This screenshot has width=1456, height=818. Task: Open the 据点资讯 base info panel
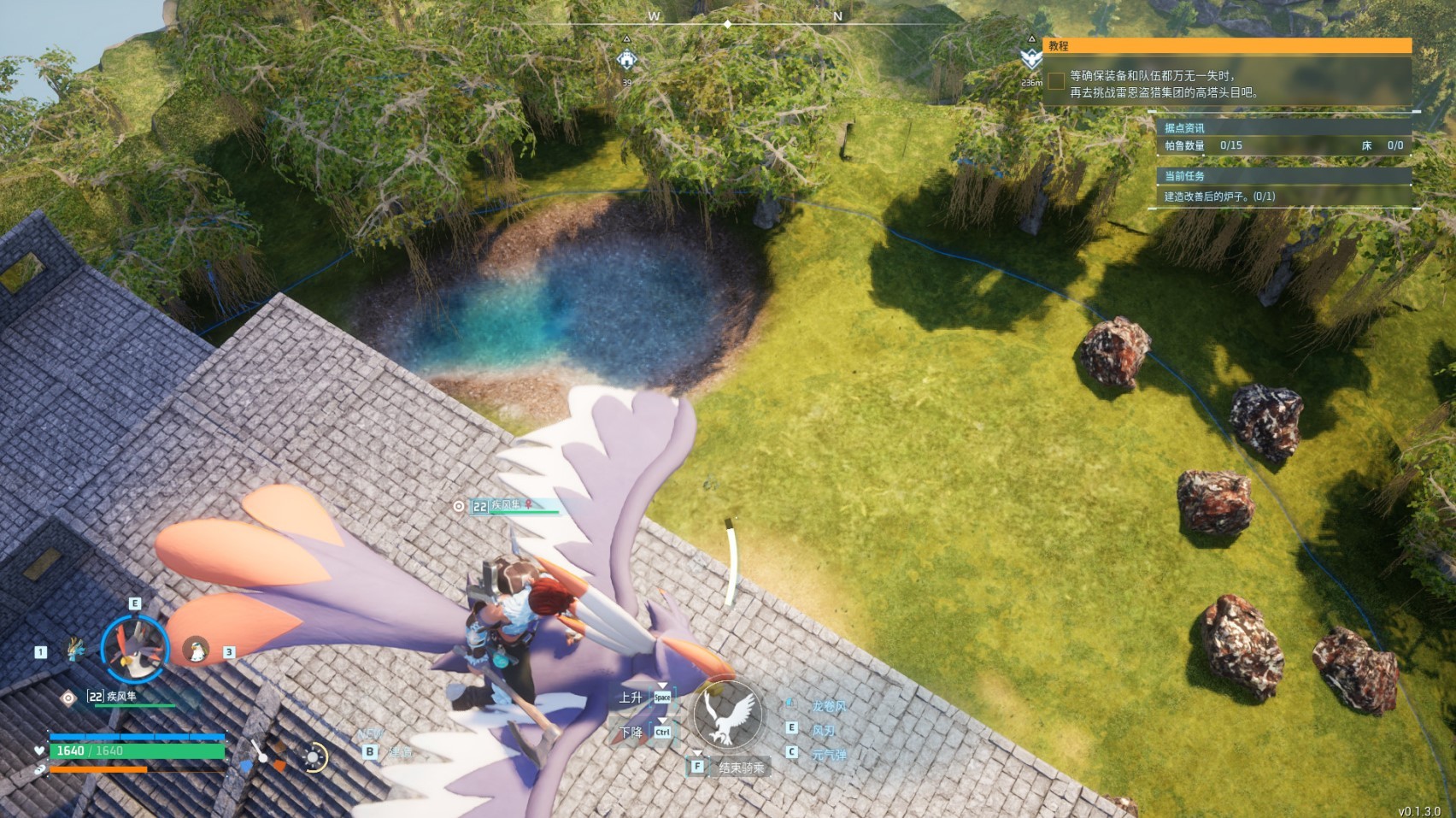point(1184,128)
